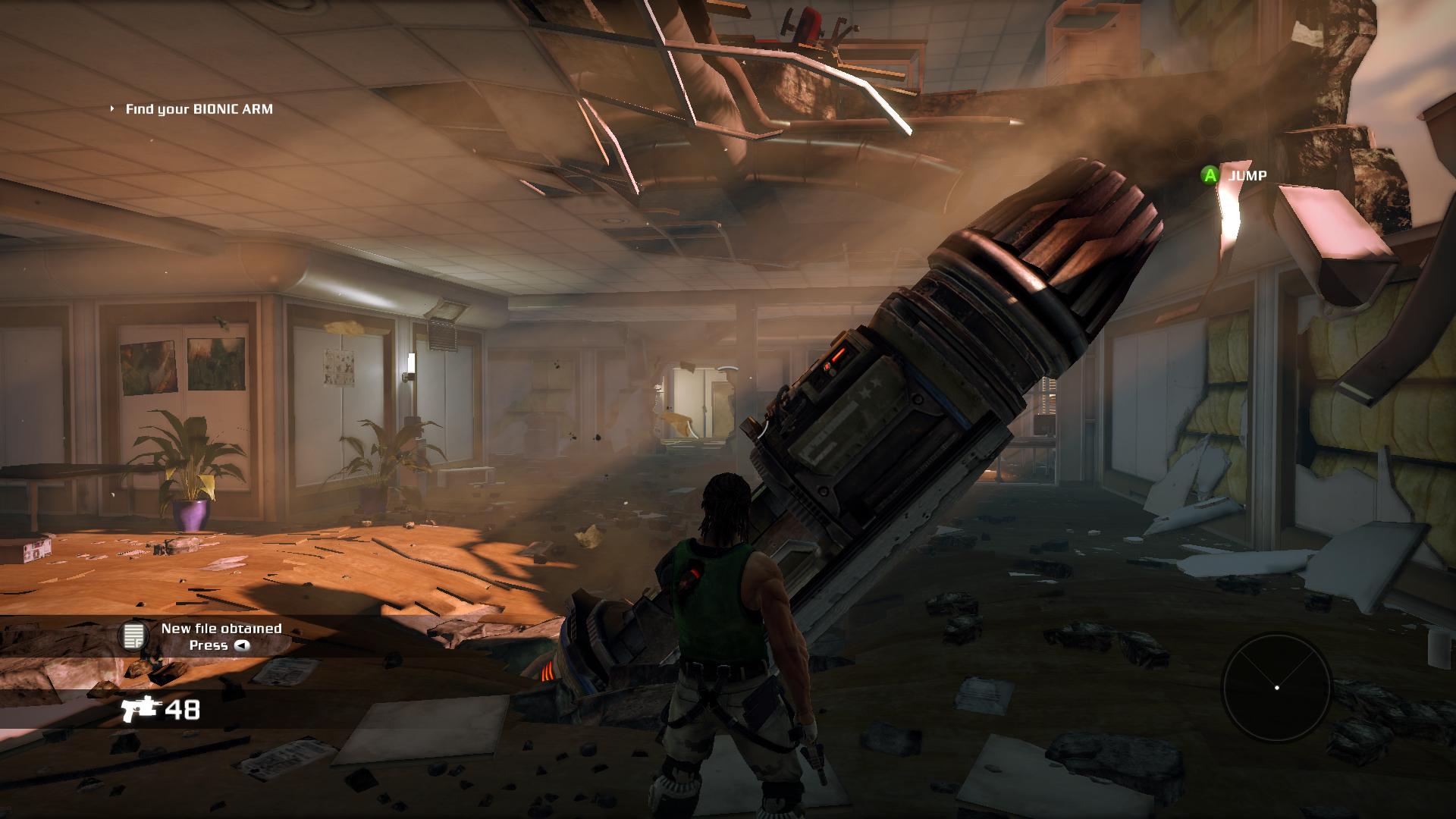
Task: Click the Find your BIONIC ARM objective
Action: tap(199, 109)
